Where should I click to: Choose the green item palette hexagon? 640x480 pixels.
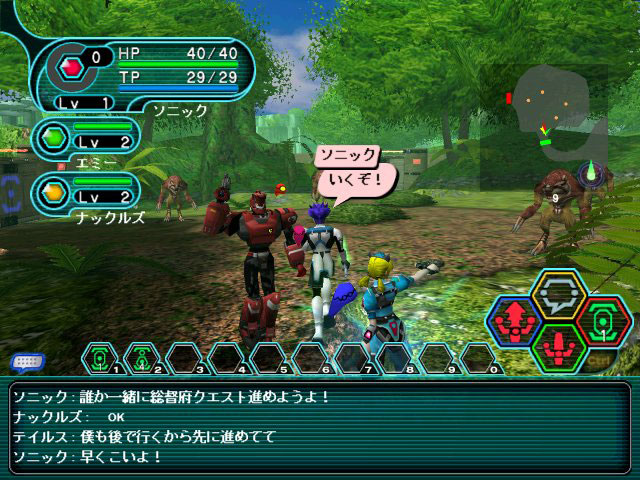click(602, 321)
